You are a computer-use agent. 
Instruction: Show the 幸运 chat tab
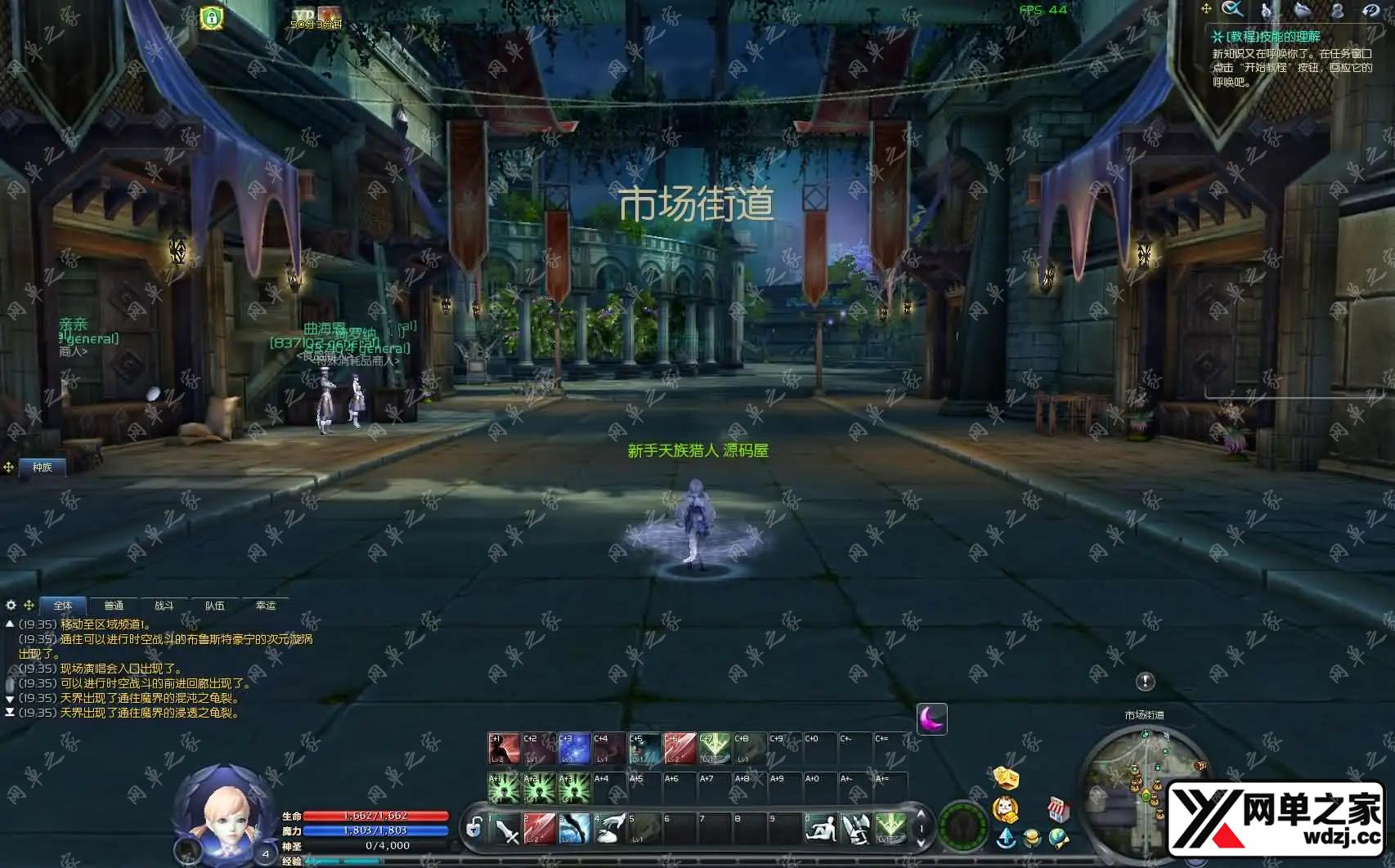coord(266,606)
